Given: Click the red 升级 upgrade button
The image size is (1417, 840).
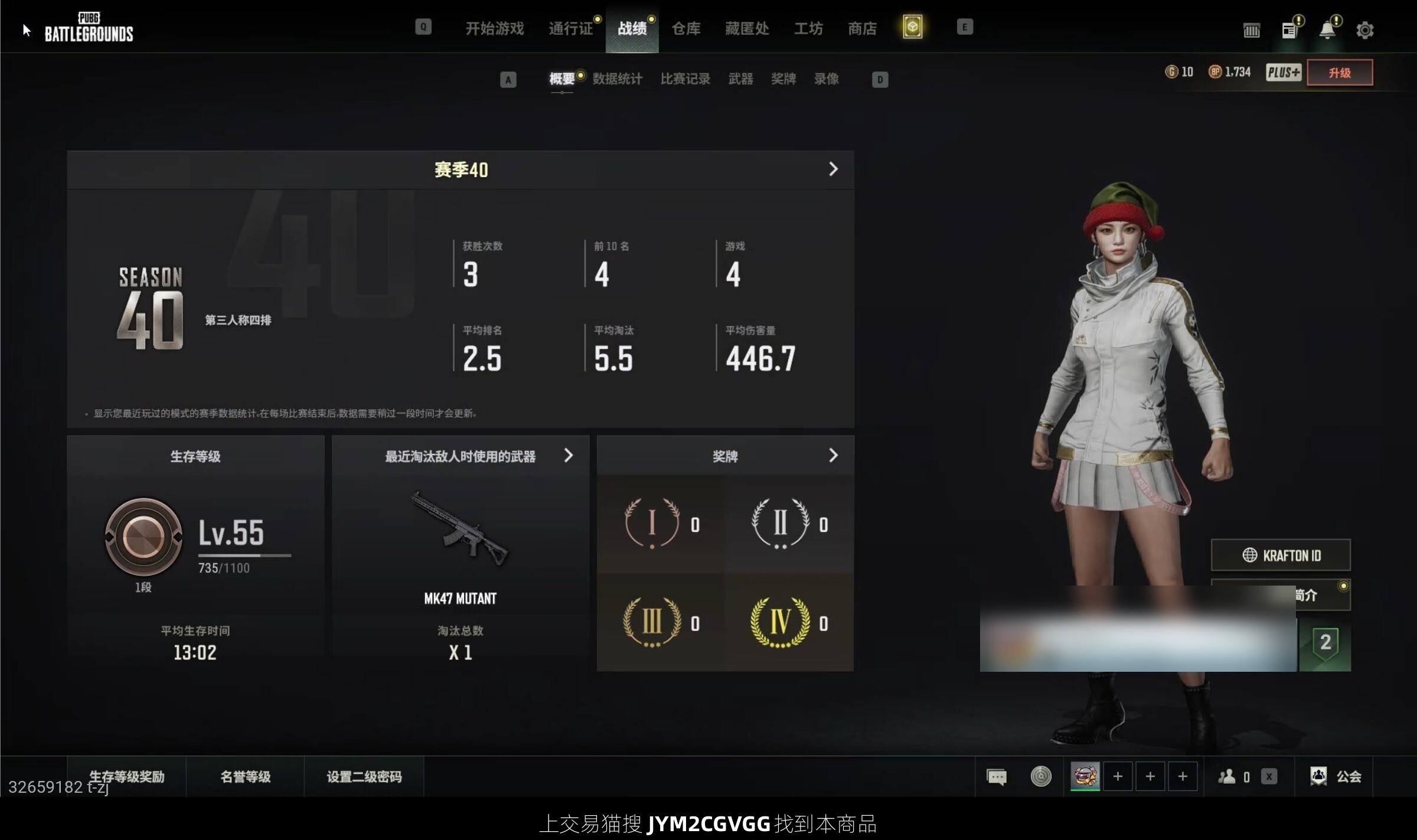Looking at the screenshot, I should pos(1339,73).
